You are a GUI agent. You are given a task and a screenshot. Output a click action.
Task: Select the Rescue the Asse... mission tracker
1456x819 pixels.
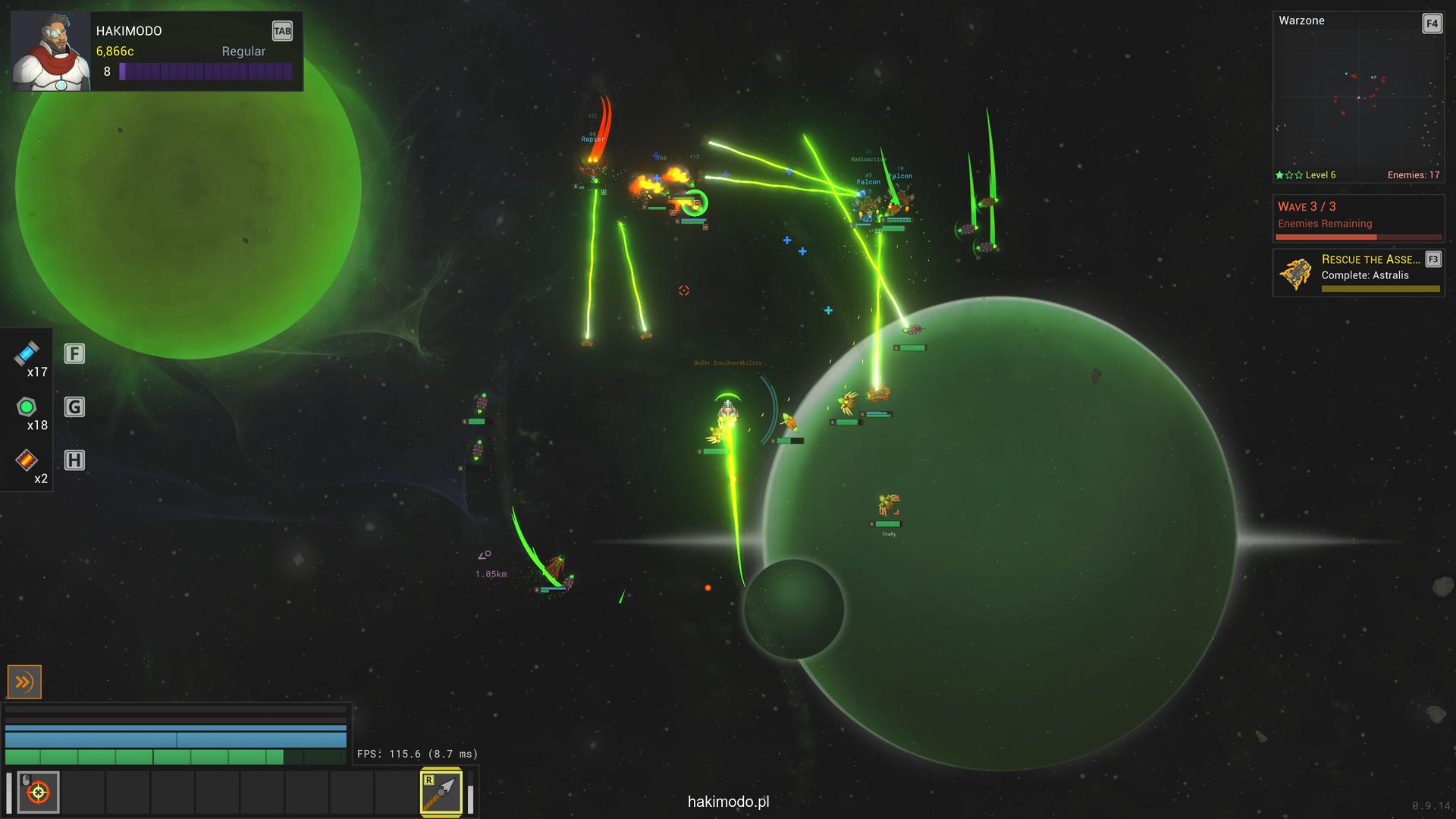[x=1357, y=273]
